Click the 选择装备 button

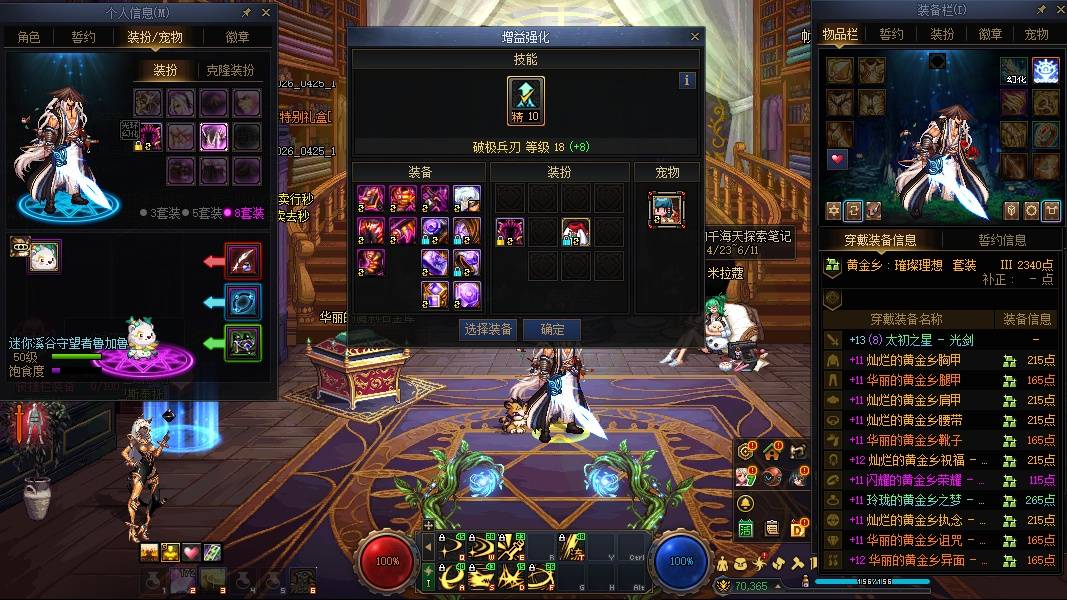click(488, 329)
